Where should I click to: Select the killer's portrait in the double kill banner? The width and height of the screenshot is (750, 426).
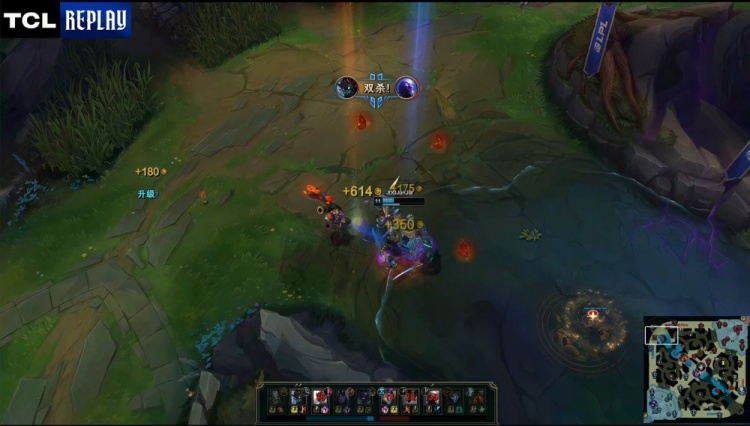(x=346, y=87)
